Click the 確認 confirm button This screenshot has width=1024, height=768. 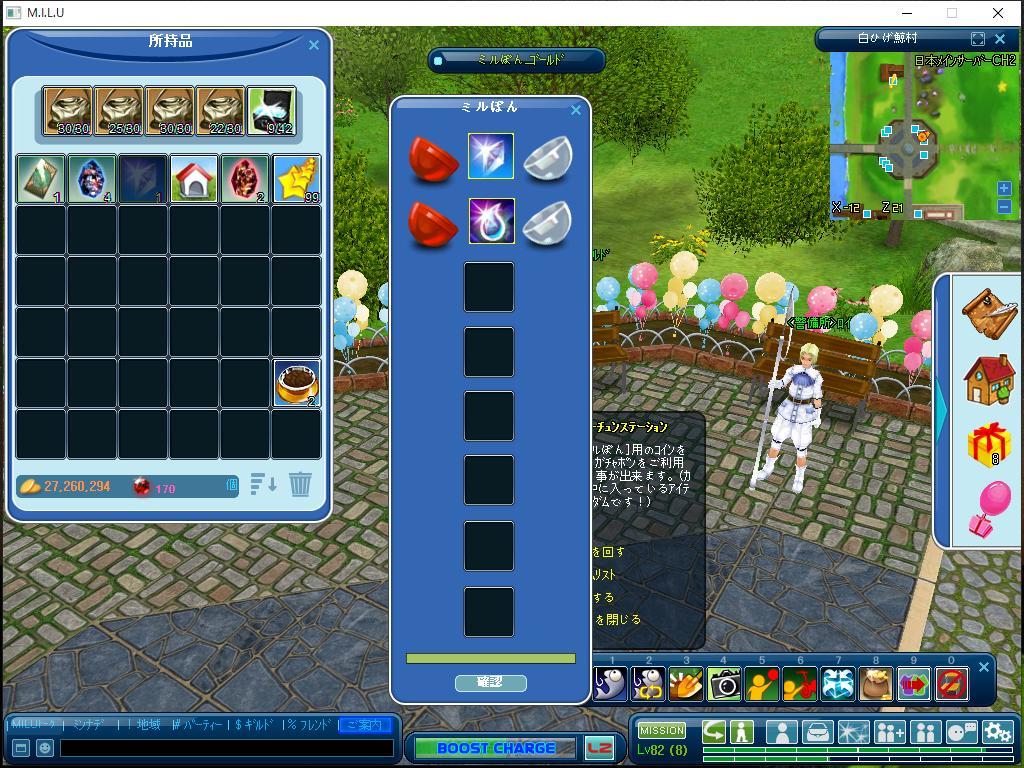(490, 683)
